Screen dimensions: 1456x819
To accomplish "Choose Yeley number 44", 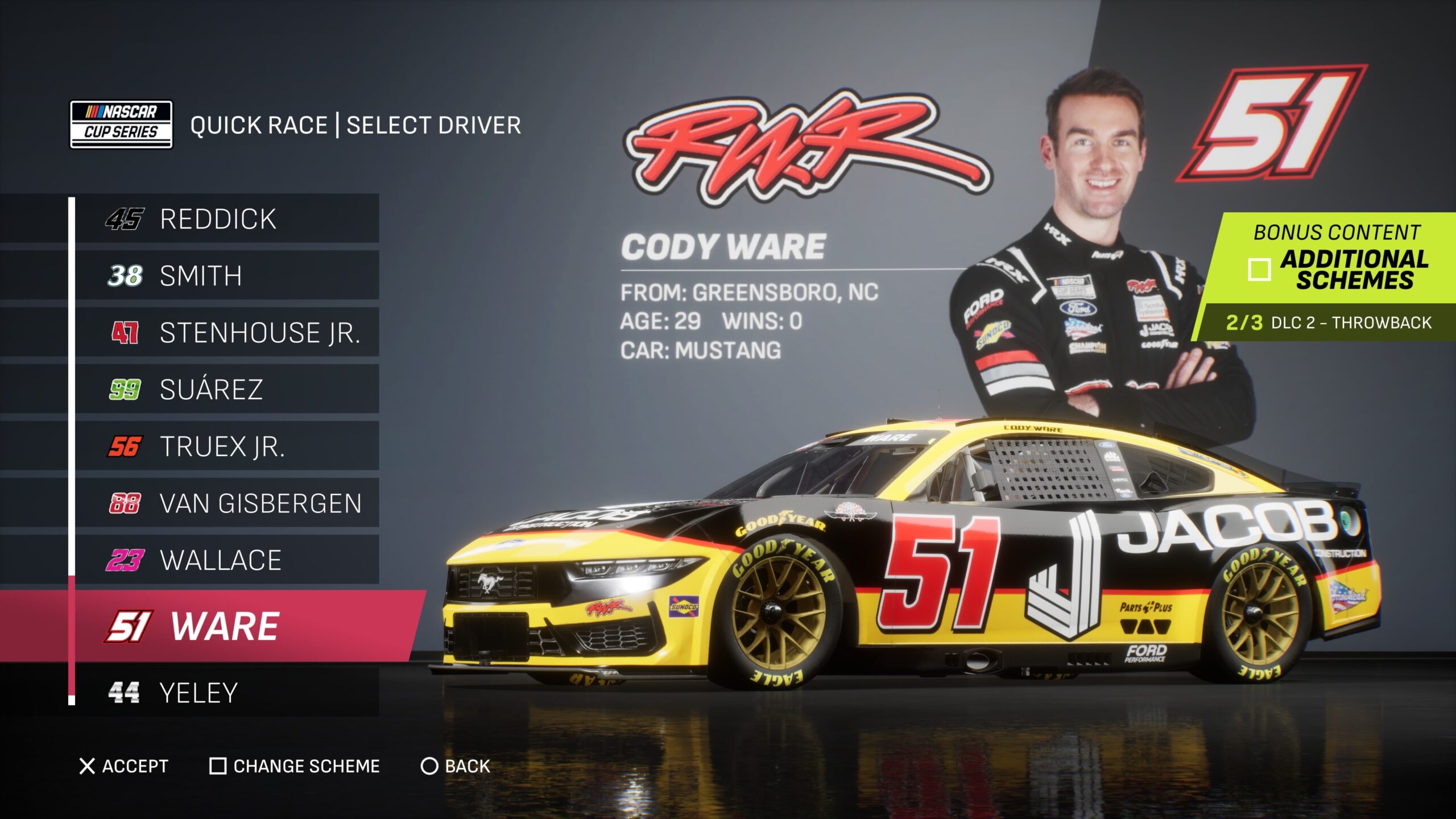I will [x=226, y=693].
